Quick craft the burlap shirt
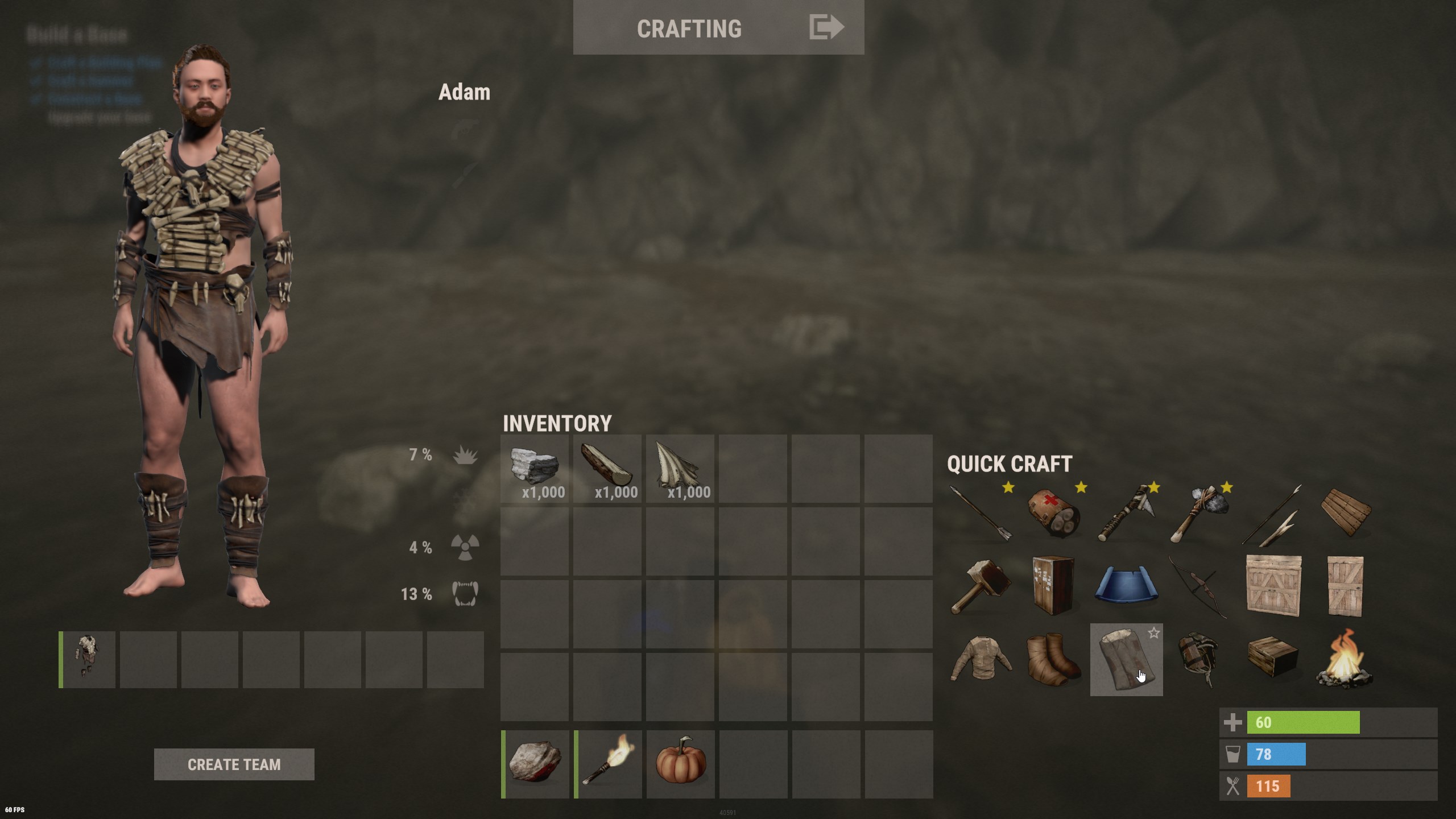The height and width of the screenshot is (819, 1456). pos(981,659)
